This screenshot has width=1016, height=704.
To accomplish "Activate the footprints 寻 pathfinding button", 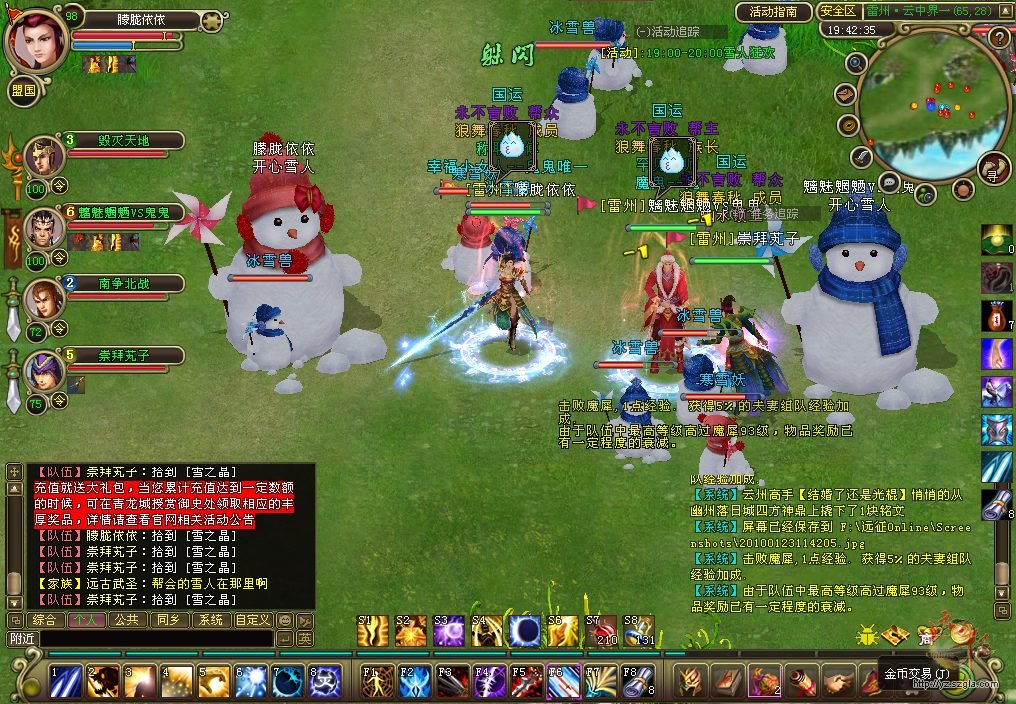I will tap(993, 168).
